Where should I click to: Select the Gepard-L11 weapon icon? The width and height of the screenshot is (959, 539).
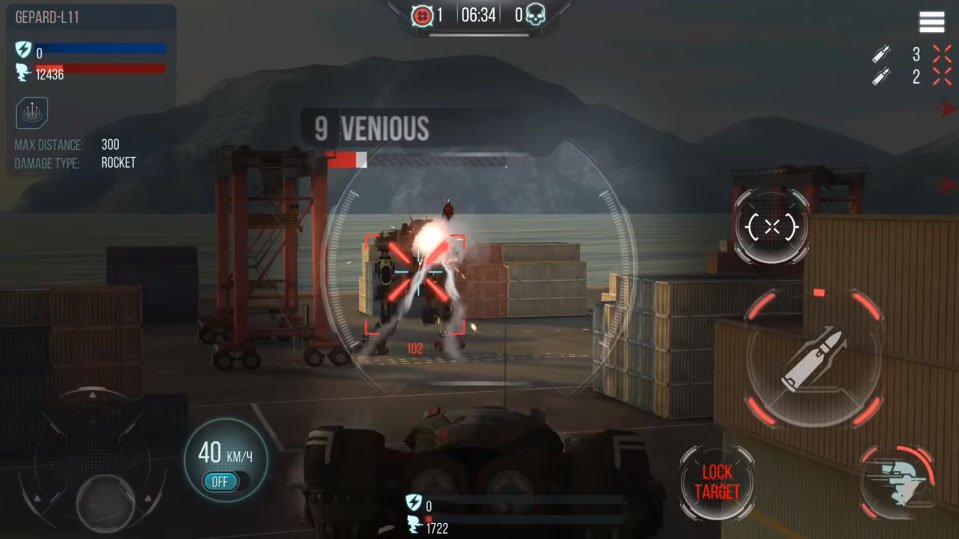point(33,112)
